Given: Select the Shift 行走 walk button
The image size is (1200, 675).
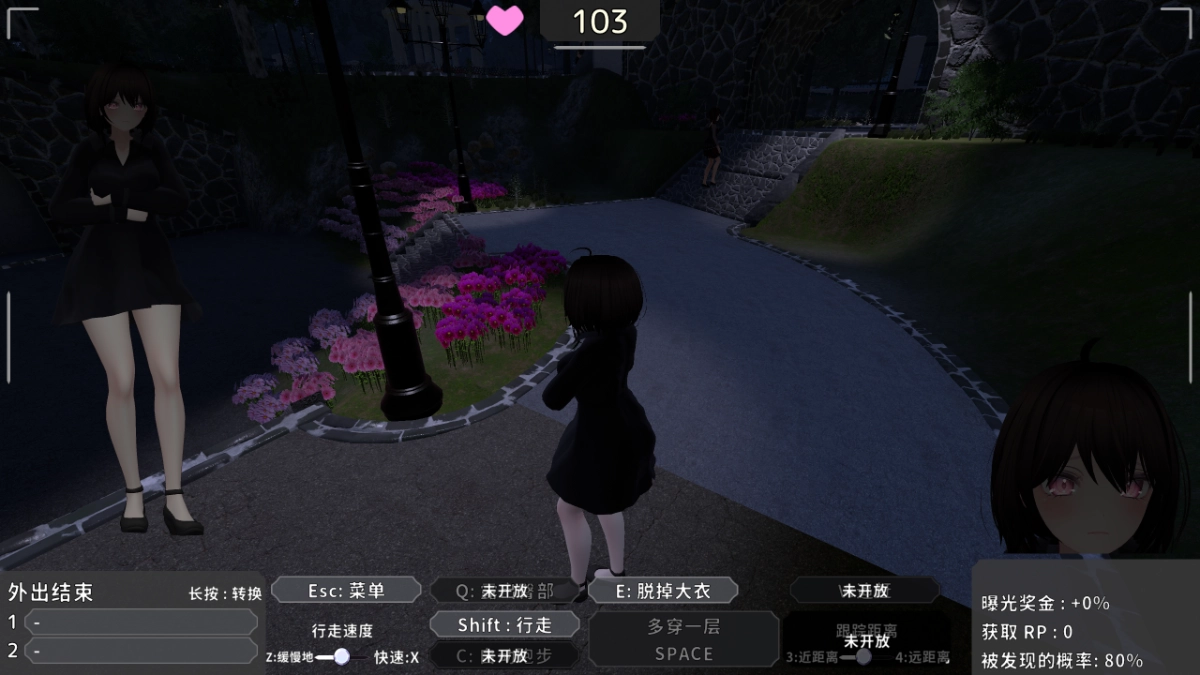Looking at the screenshot, I should point(505,625).
